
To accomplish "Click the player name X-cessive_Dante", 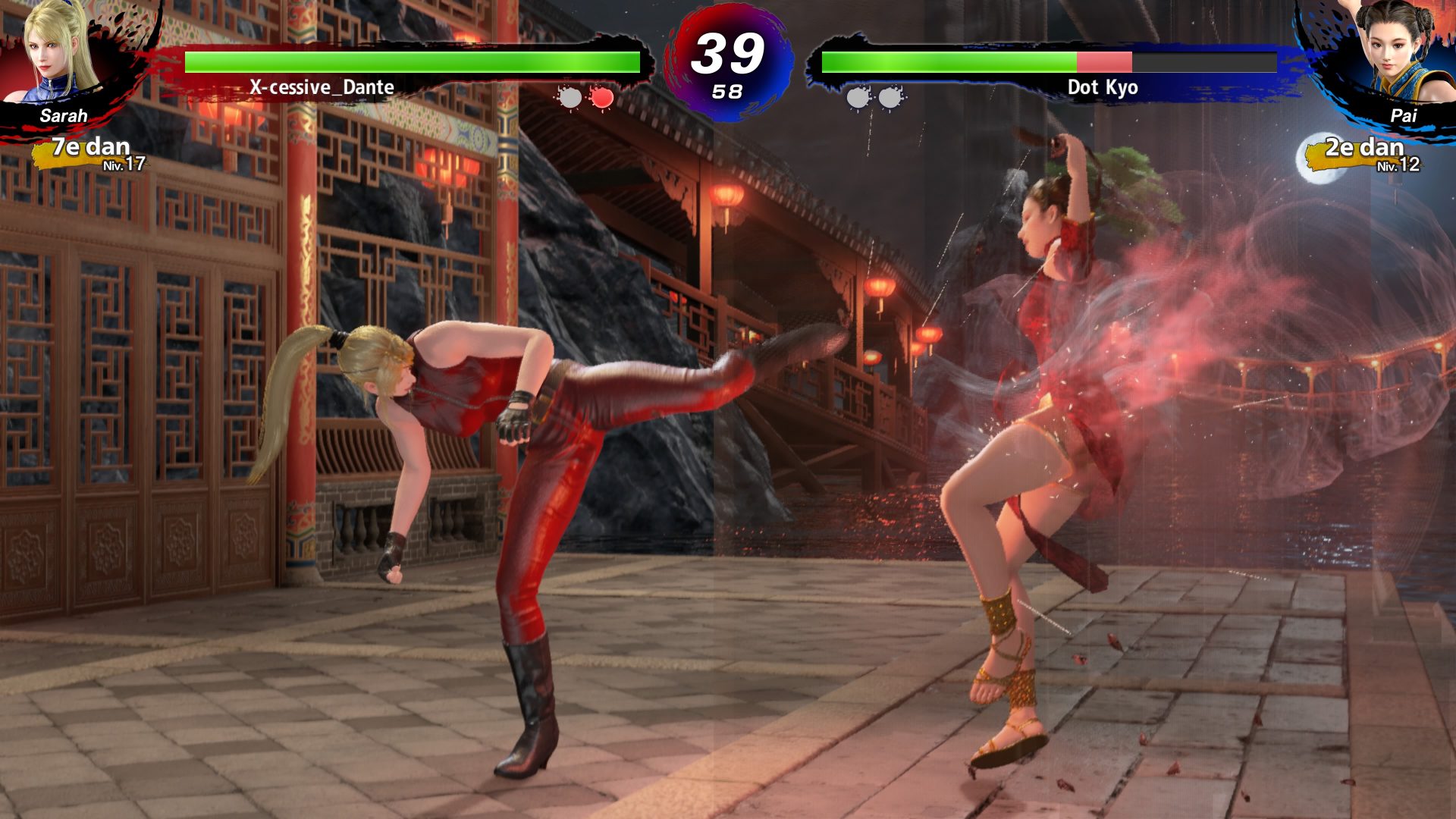I will coord(322,87).
